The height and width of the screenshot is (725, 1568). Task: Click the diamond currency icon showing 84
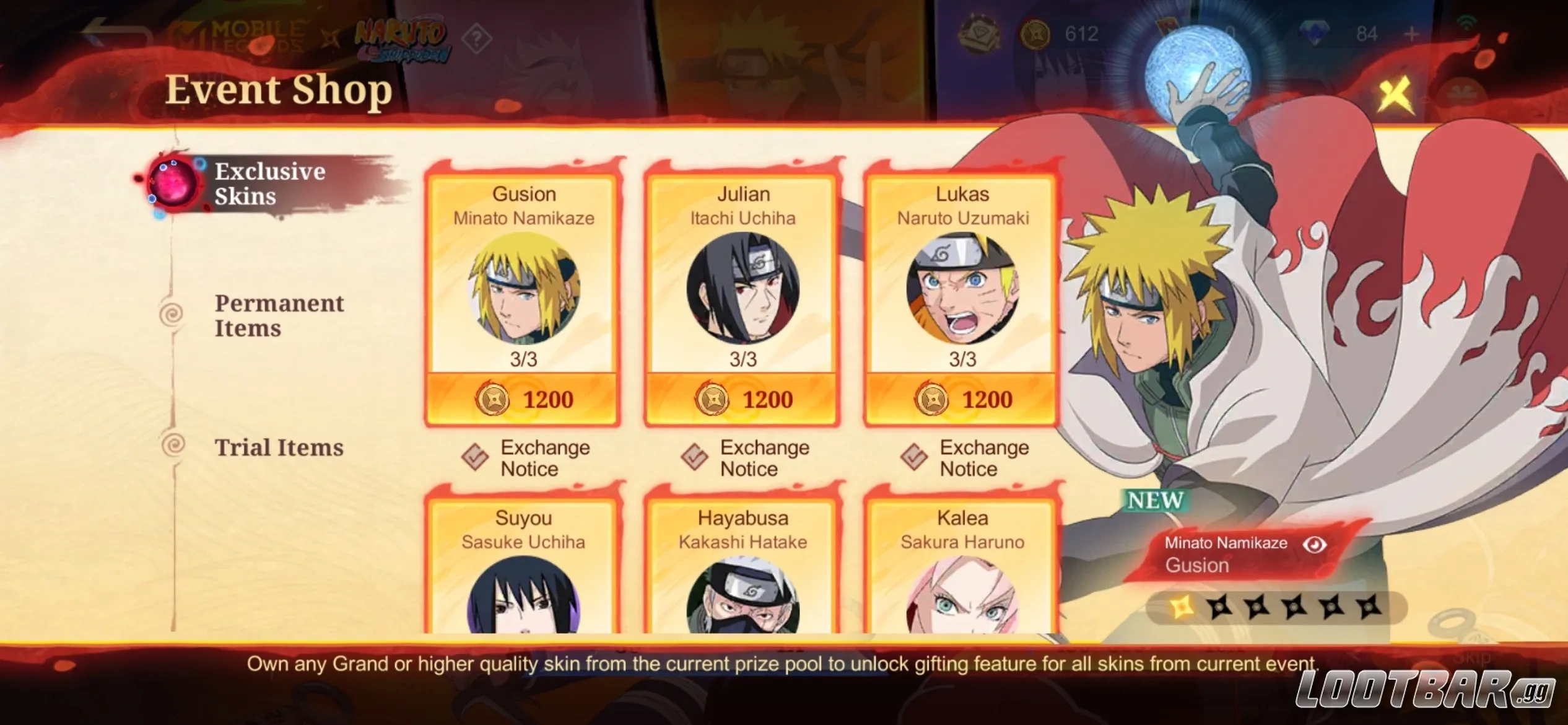coord(1315,32)
